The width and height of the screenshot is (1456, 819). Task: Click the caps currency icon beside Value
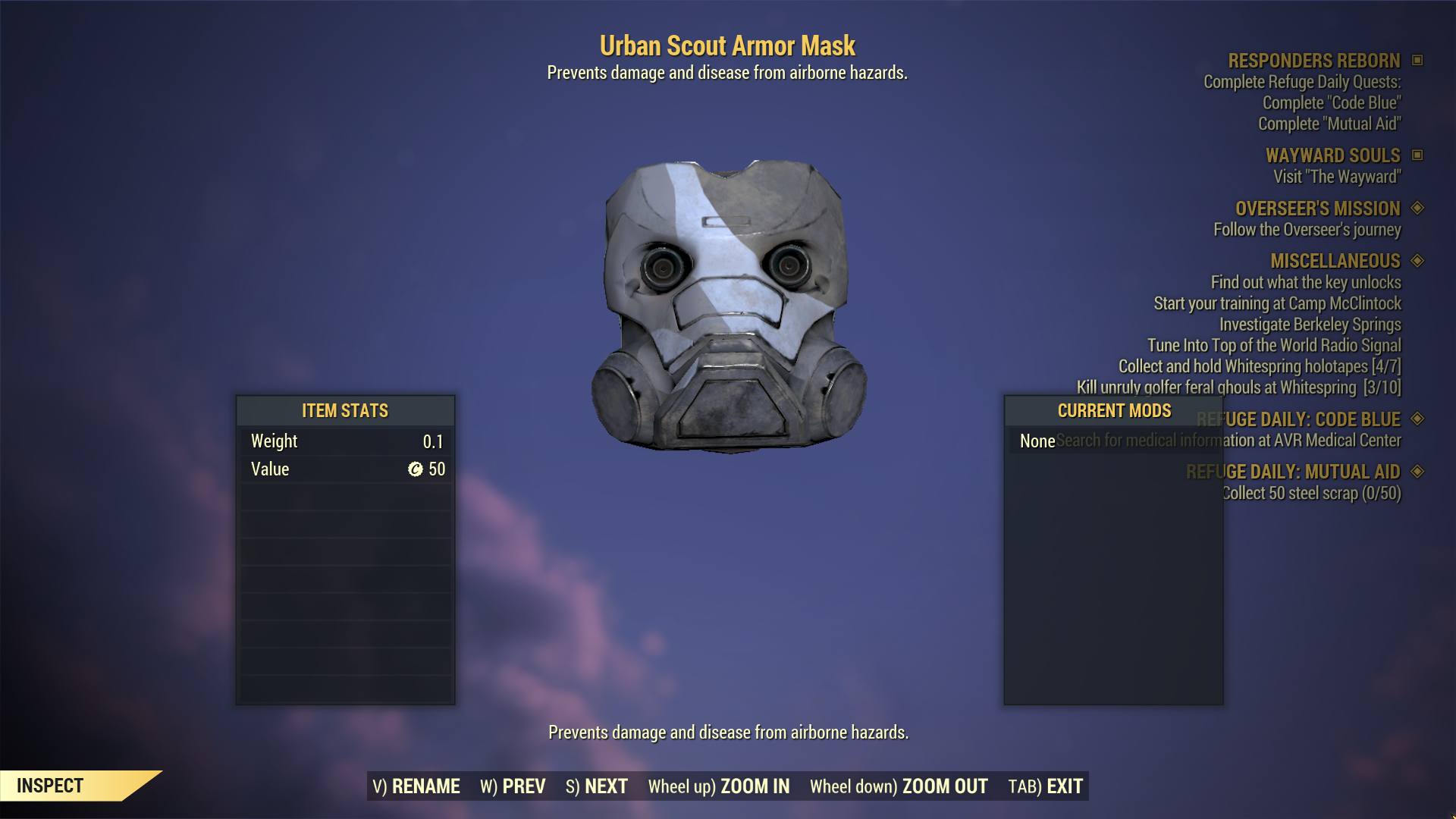click(416, 469)
